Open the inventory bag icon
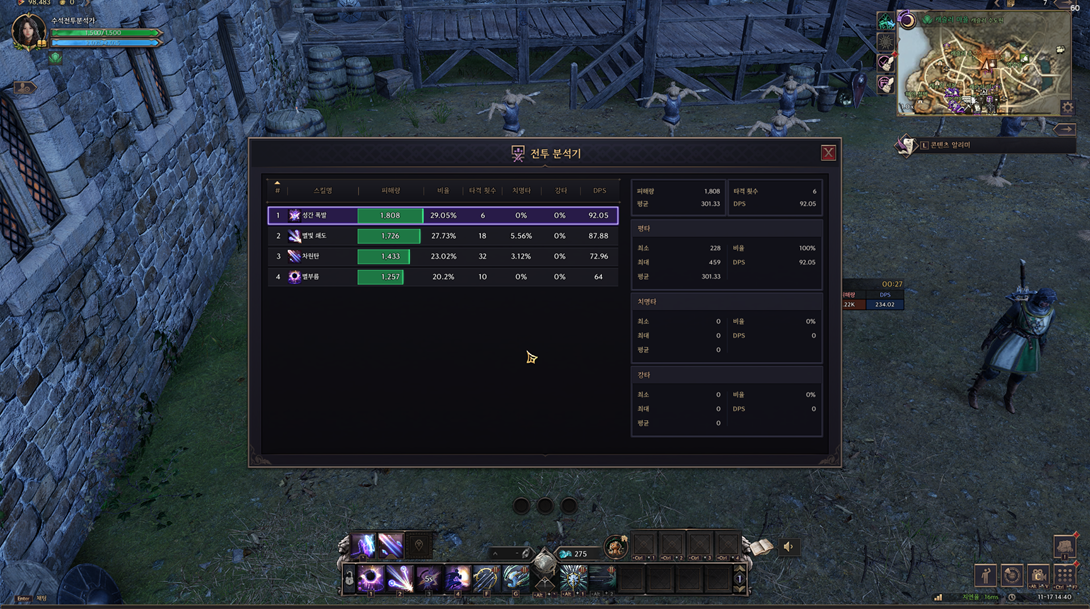This screenshot has height=609, width=1090. (x=1064, y=548)
